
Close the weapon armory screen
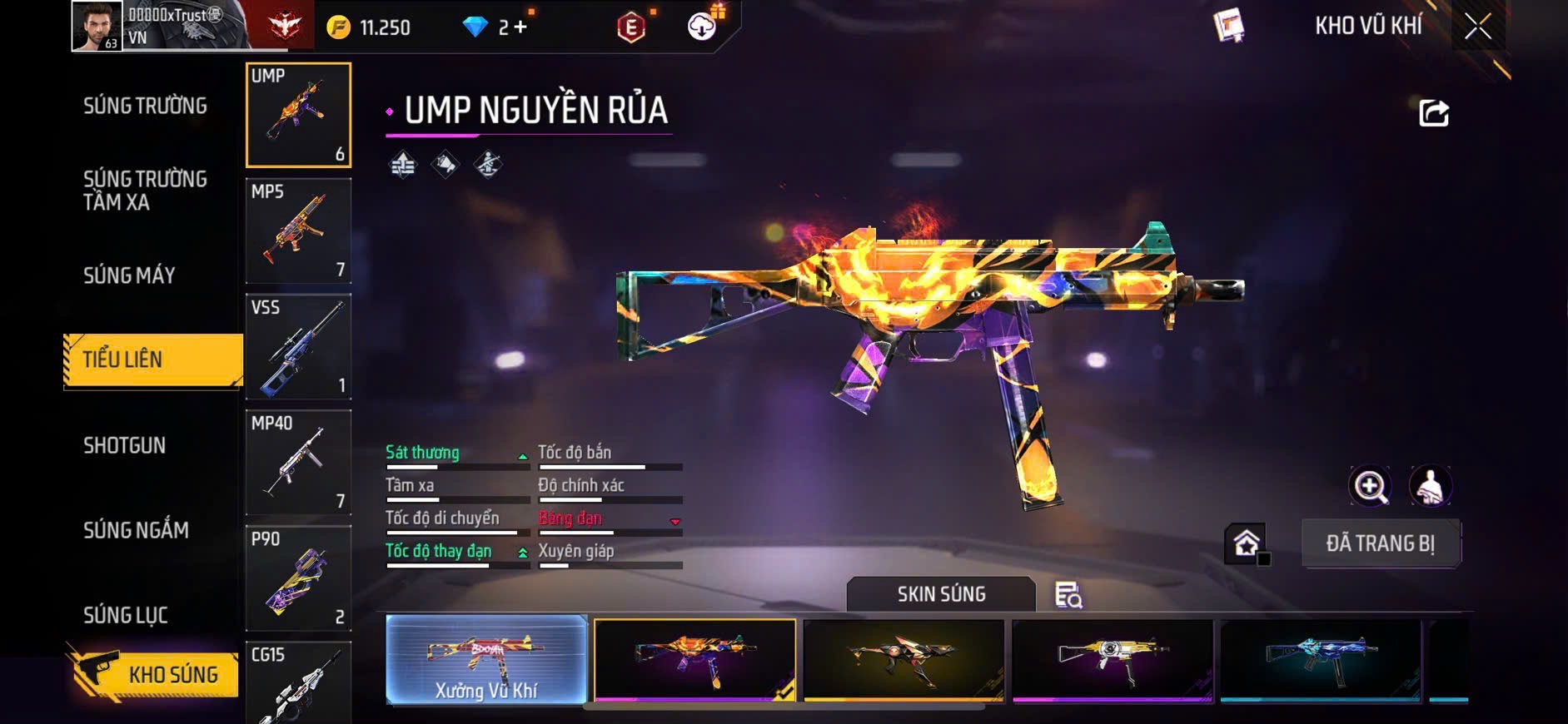coord(1478,27)
